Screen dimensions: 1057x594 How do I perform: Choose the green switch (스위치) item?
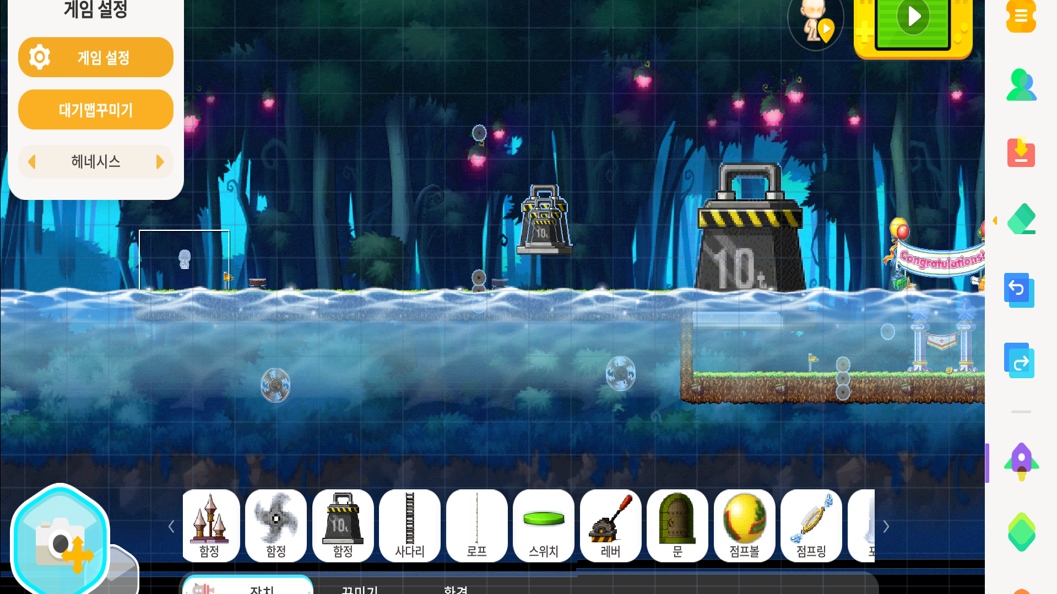tap(544, 525)
